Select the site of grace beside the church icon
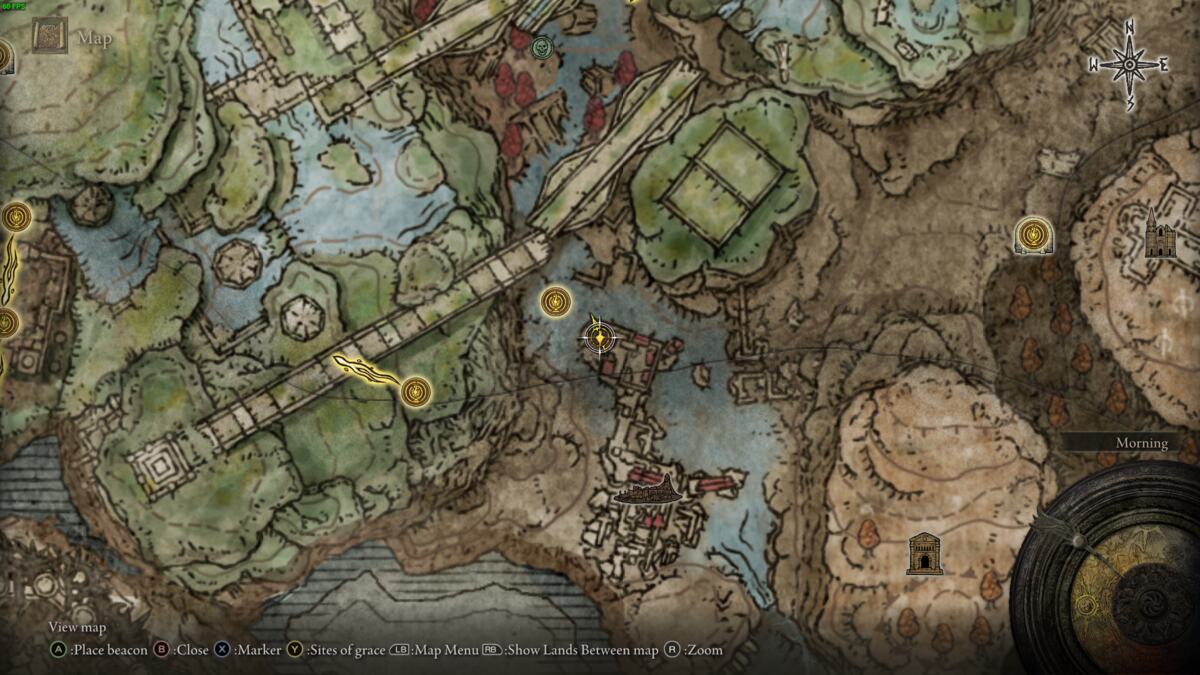 tap(1033, 236)
